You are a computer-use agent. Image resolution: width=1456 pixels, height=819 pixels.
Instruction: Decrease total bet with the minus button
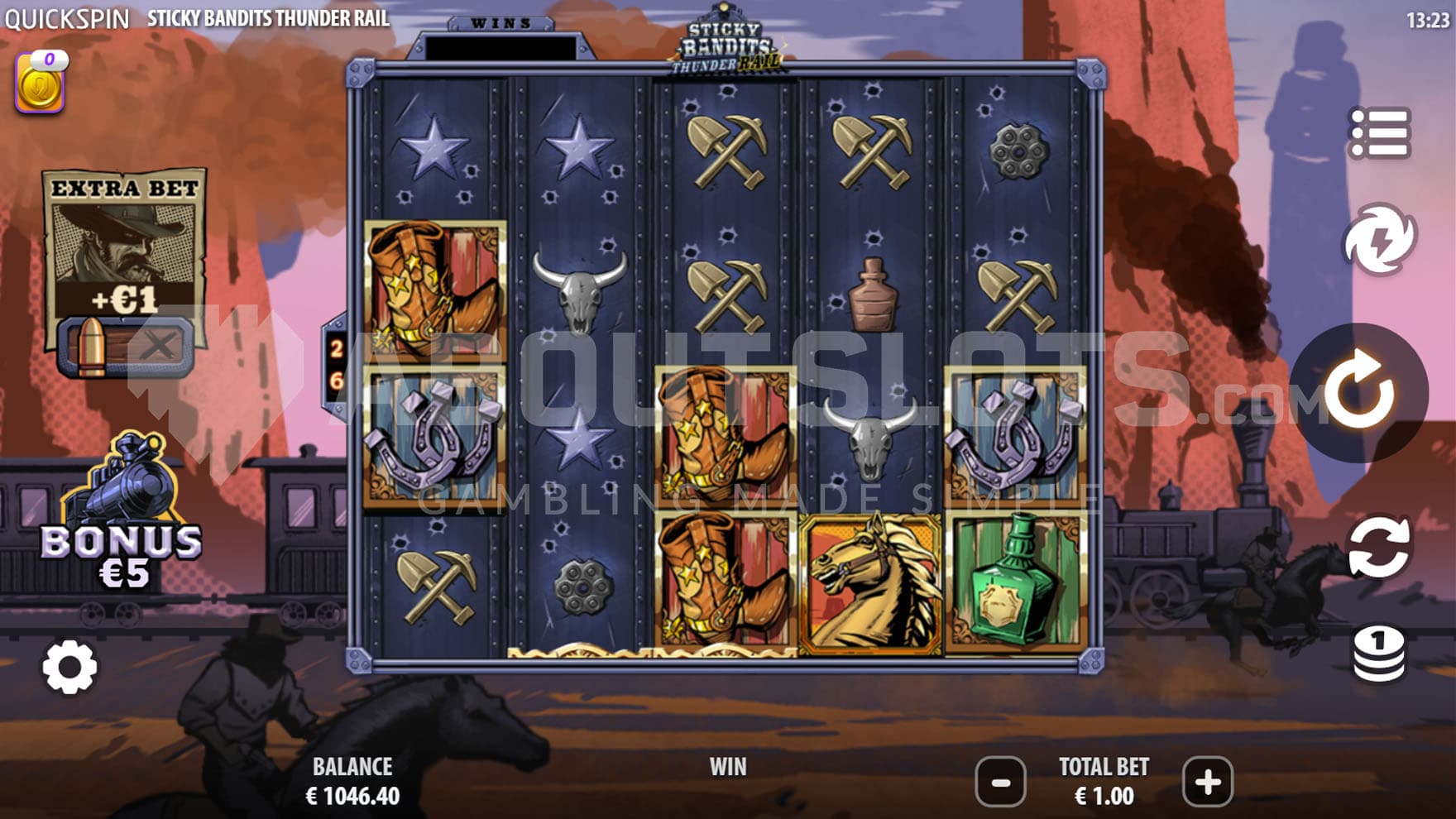point(1000,781)
